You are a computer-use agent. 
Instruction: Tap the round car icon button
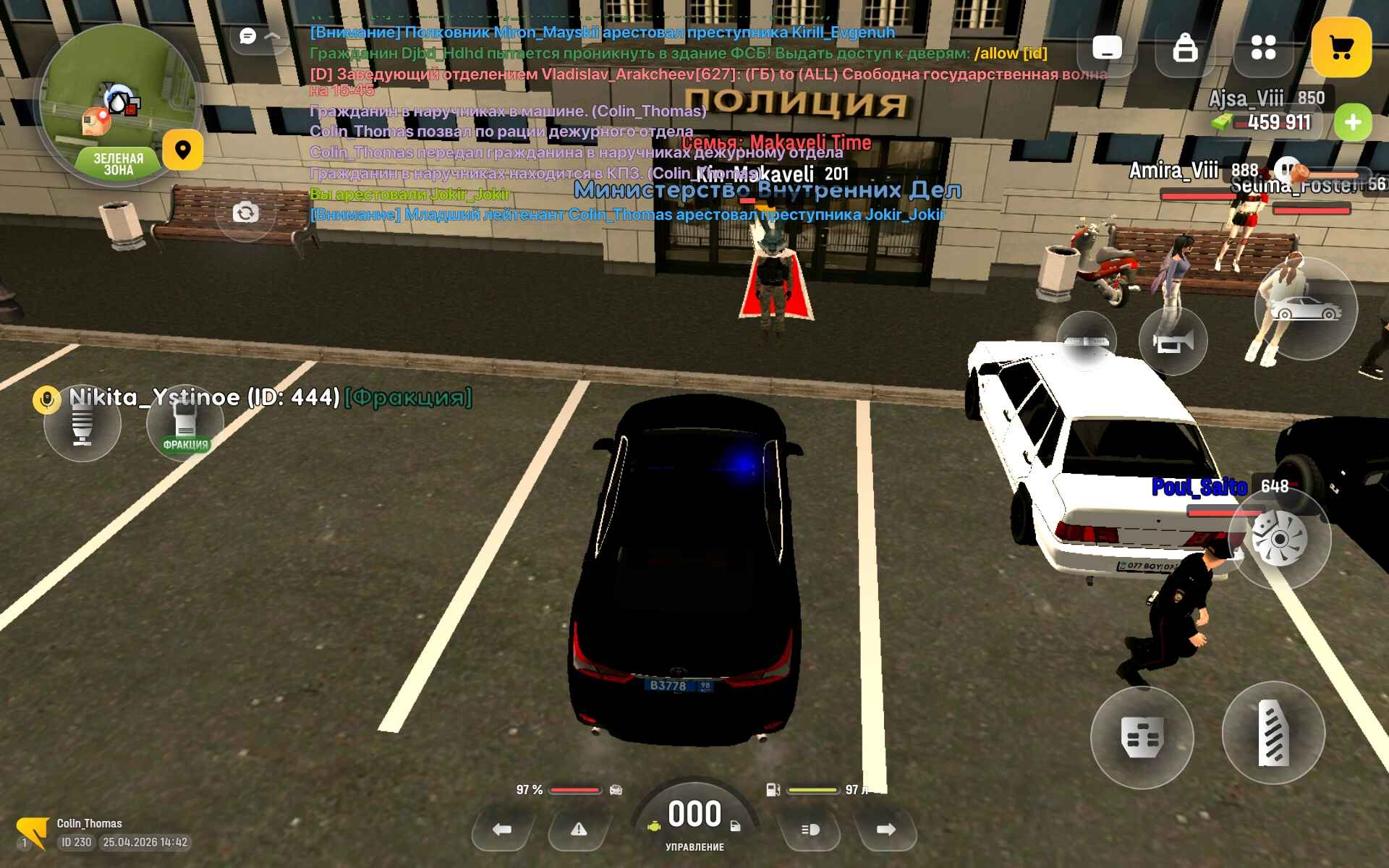(1306, 310)
